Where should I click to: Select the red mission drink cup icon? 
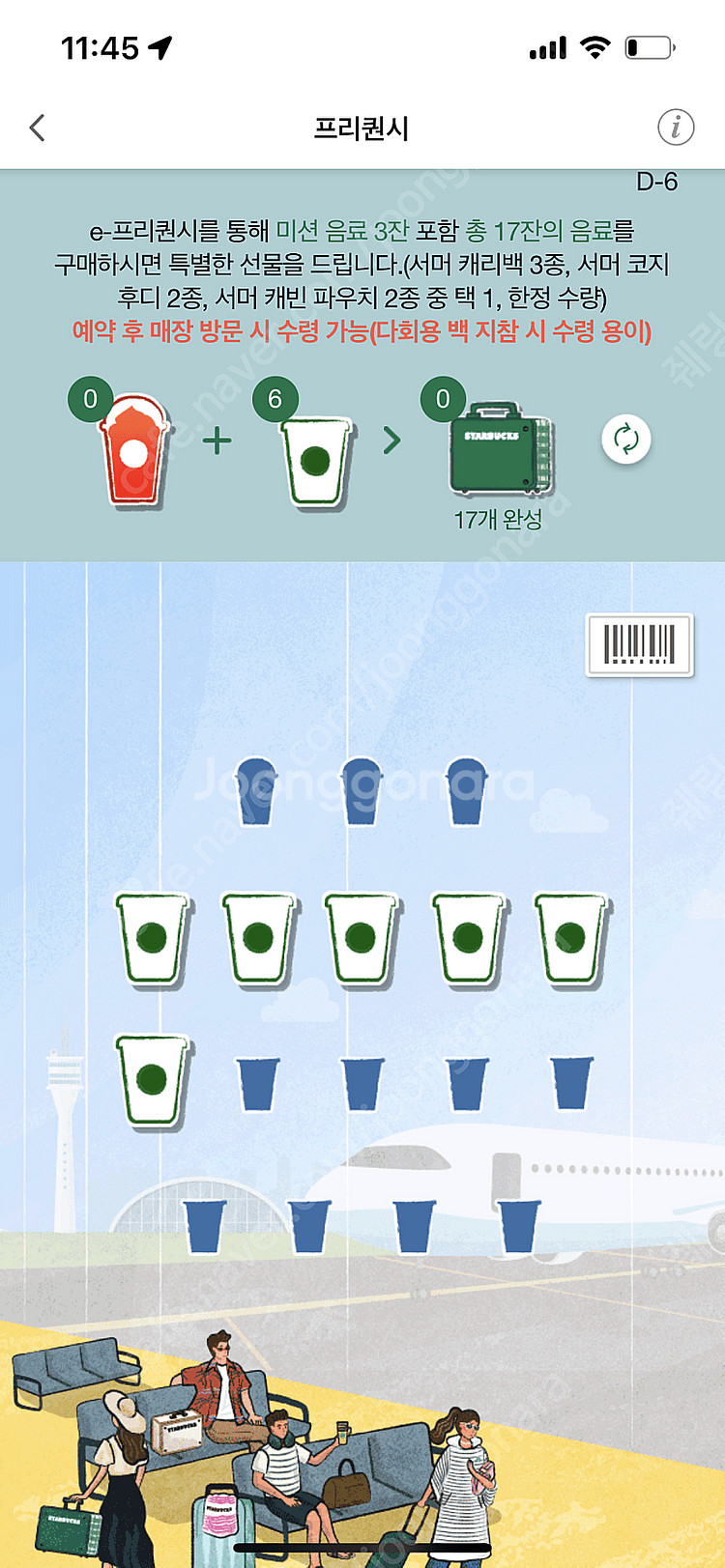click(x=134, y=450)
